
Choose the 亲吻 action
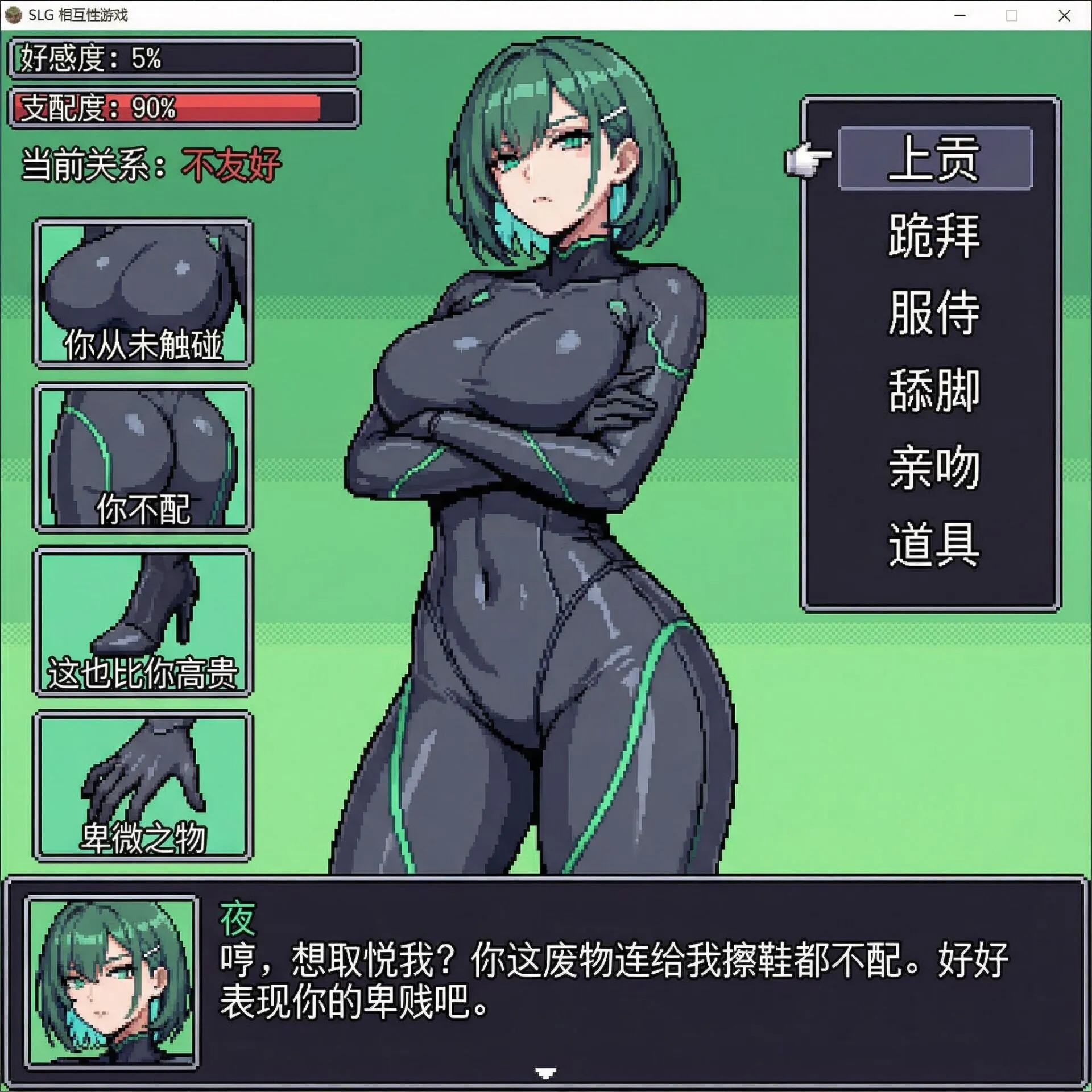click(x=934, y=468)
